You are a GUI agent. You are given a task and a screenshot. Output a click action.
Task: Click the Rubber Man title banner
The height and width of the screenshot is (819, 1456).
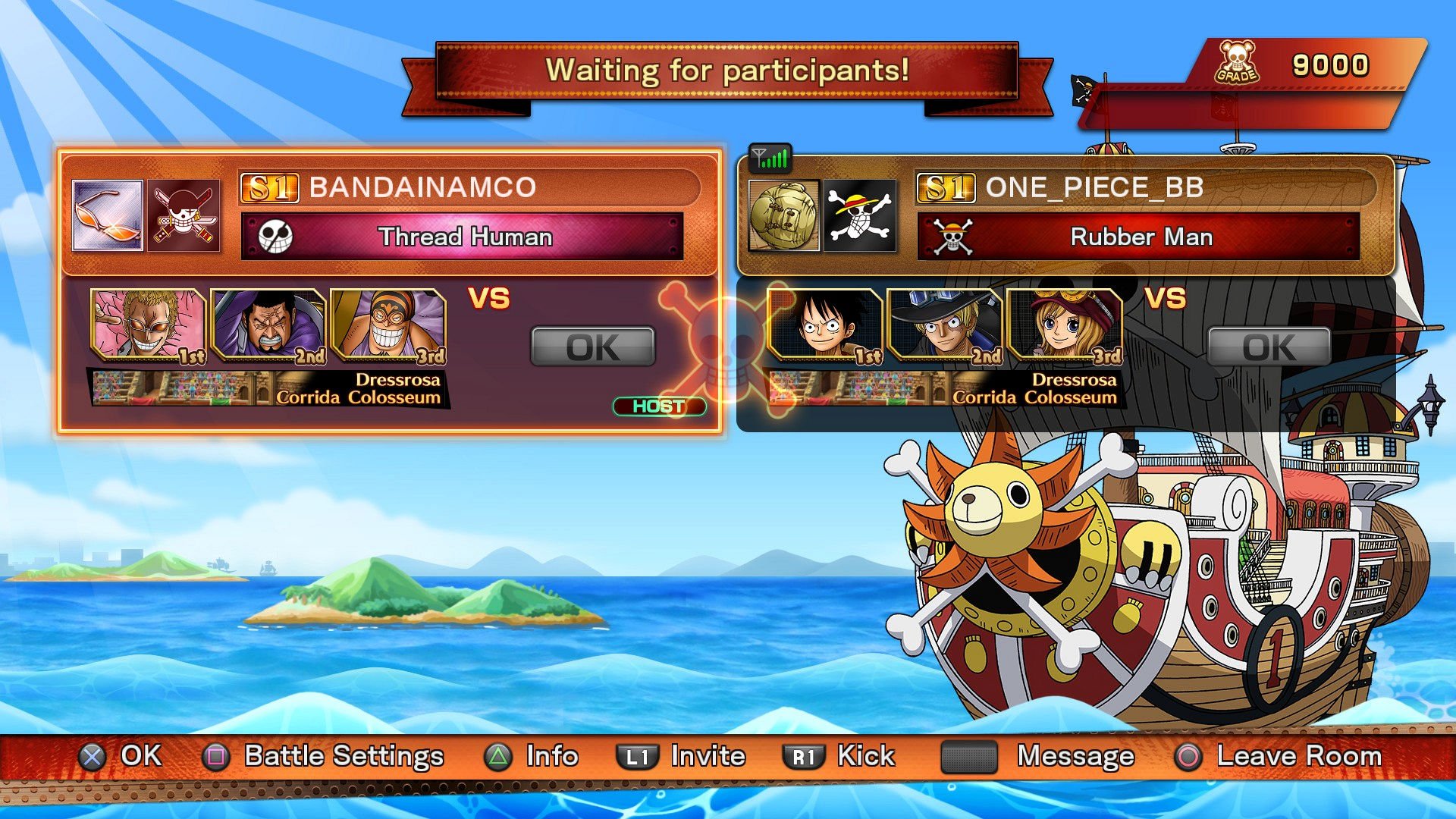(1138, 237)
